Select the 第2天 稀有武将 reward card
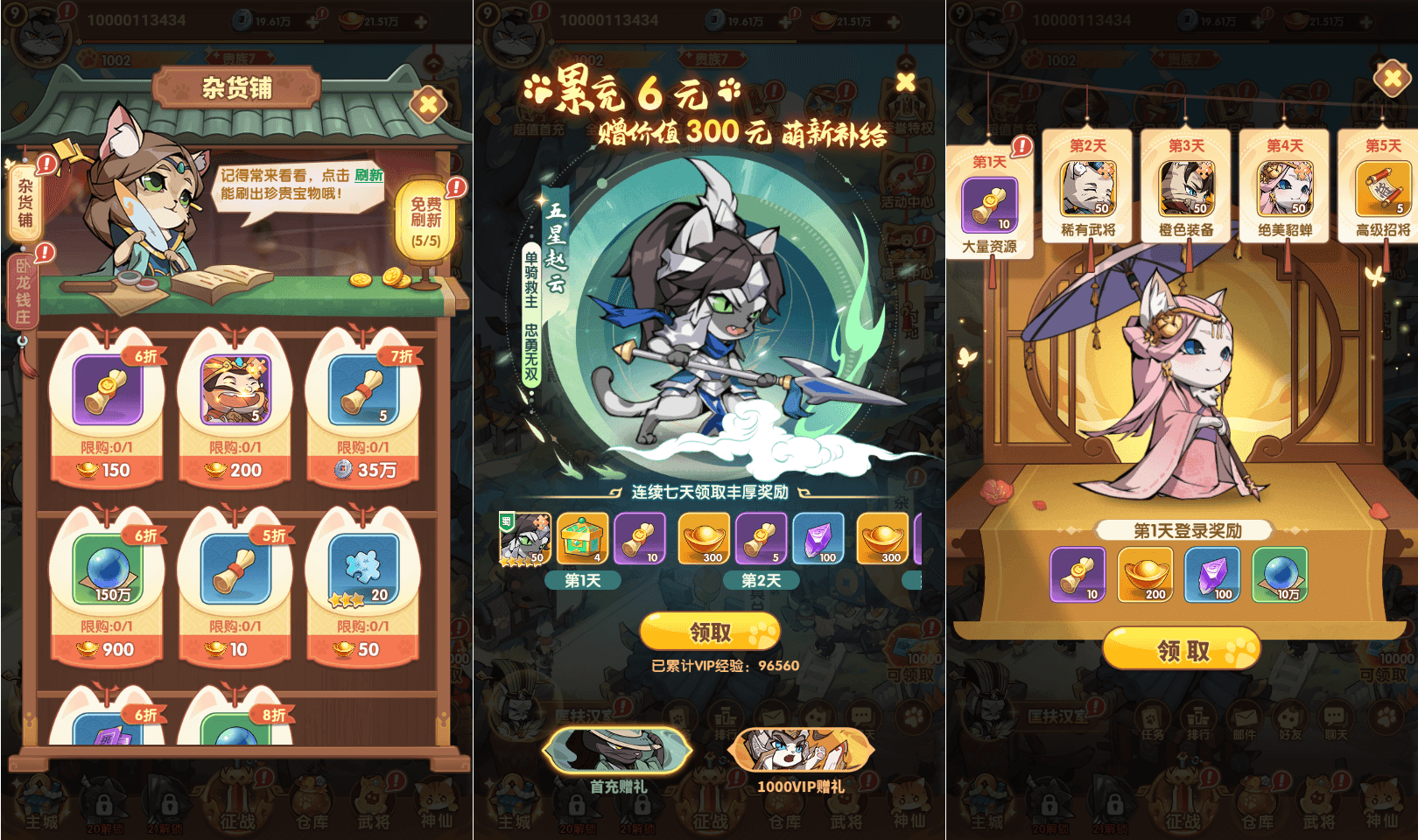This screenshot has width=1418, height=840. point(1088,188)
